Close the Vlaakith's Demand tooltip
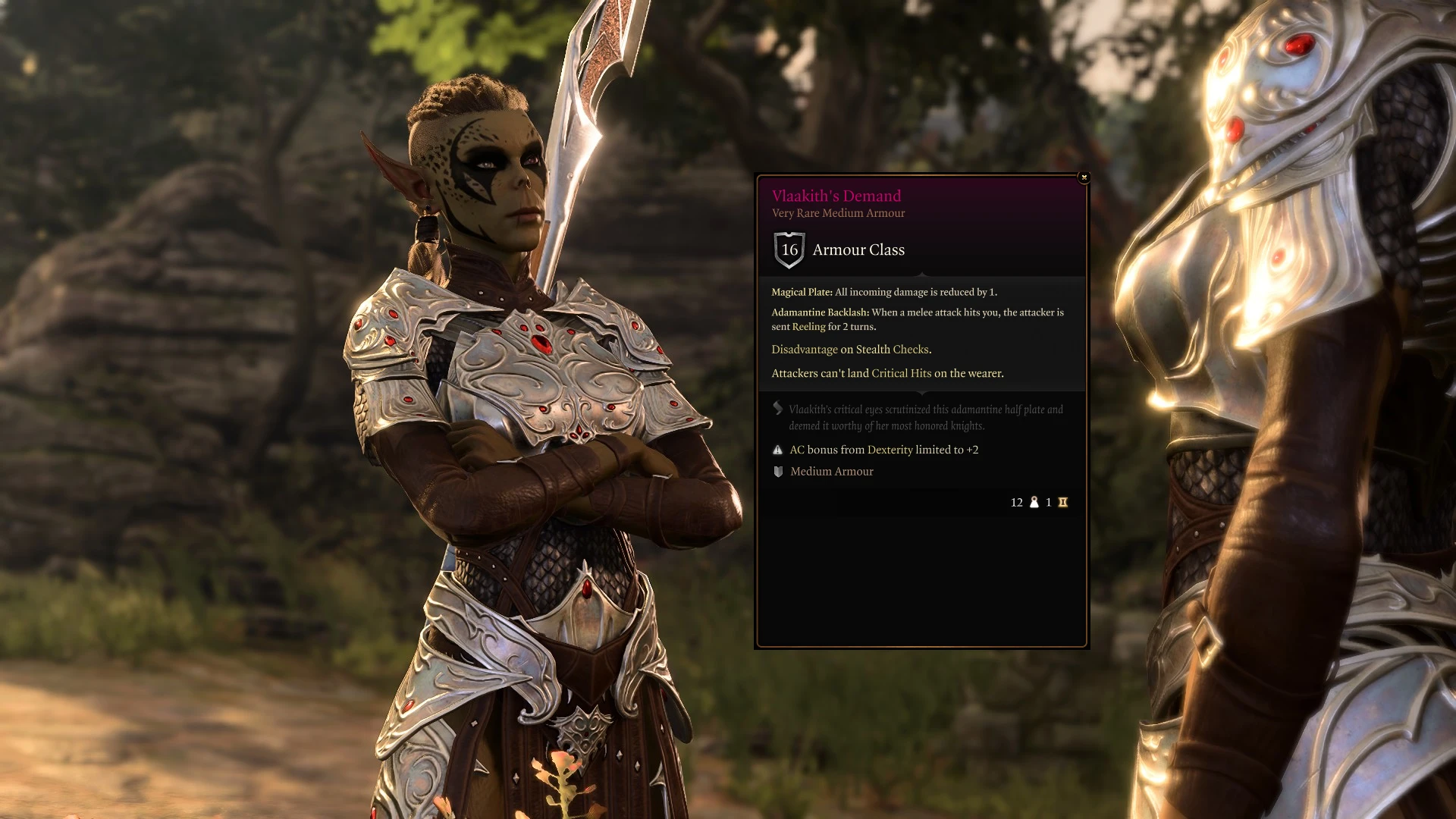The image size is (1456, 819). (1084, 177)
